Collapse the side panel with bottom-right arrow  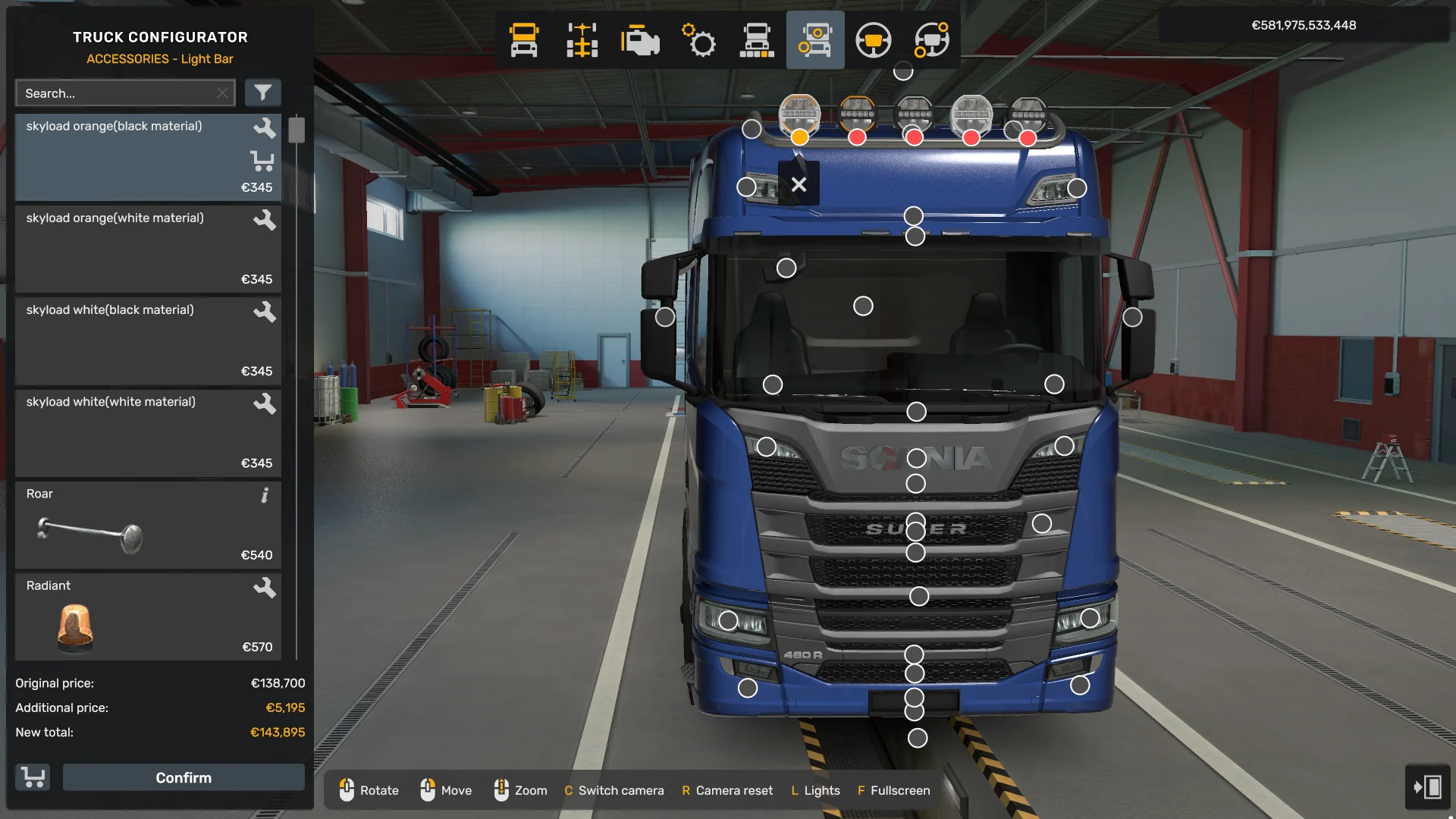coord(1426,786)
